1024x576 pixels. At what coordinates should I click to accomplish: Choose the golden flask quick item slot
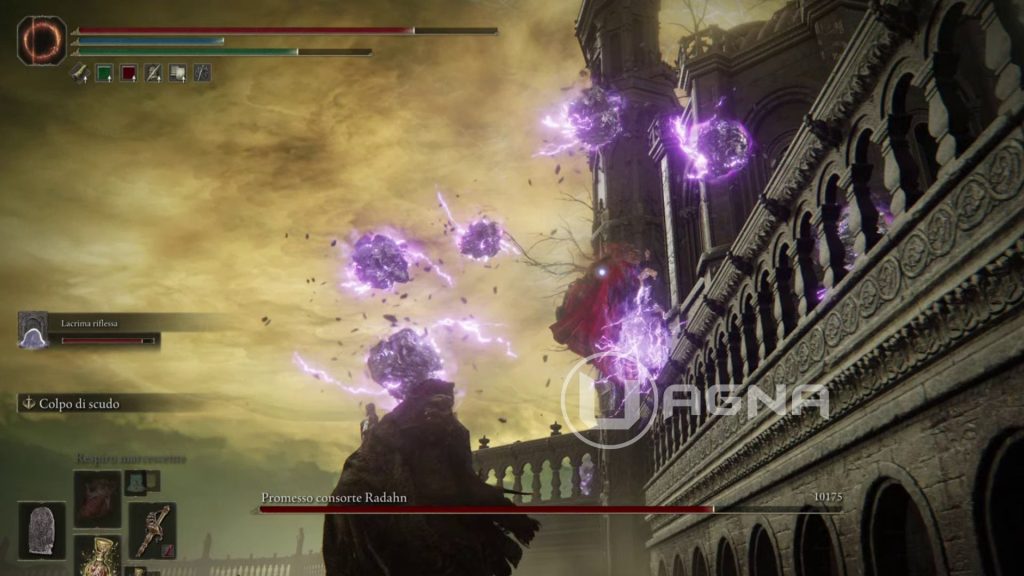click(97, 556)
